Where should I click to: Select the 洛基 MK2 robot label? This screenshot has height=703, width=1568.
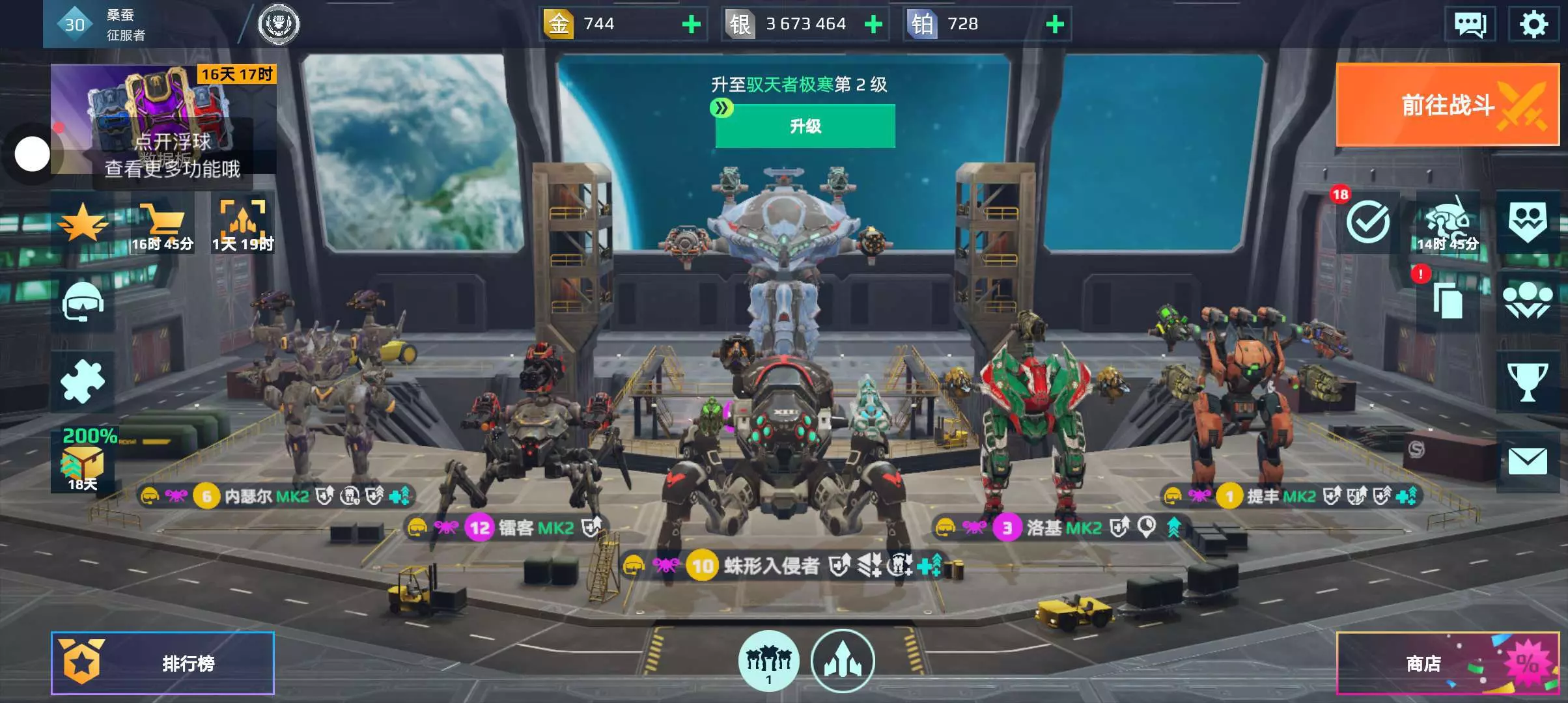point(1063,527)
